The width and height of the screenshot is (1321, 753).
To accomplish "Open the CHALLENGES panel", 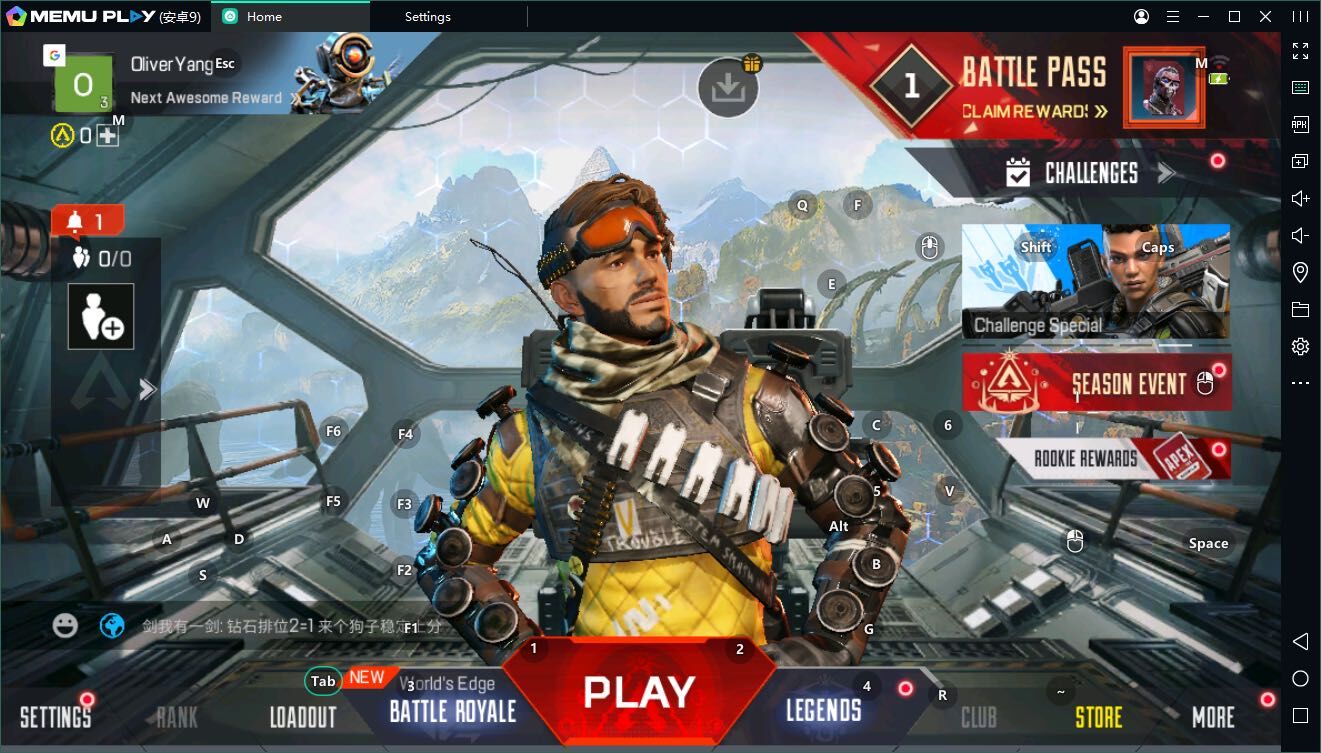I will (x=1090, y=173).
